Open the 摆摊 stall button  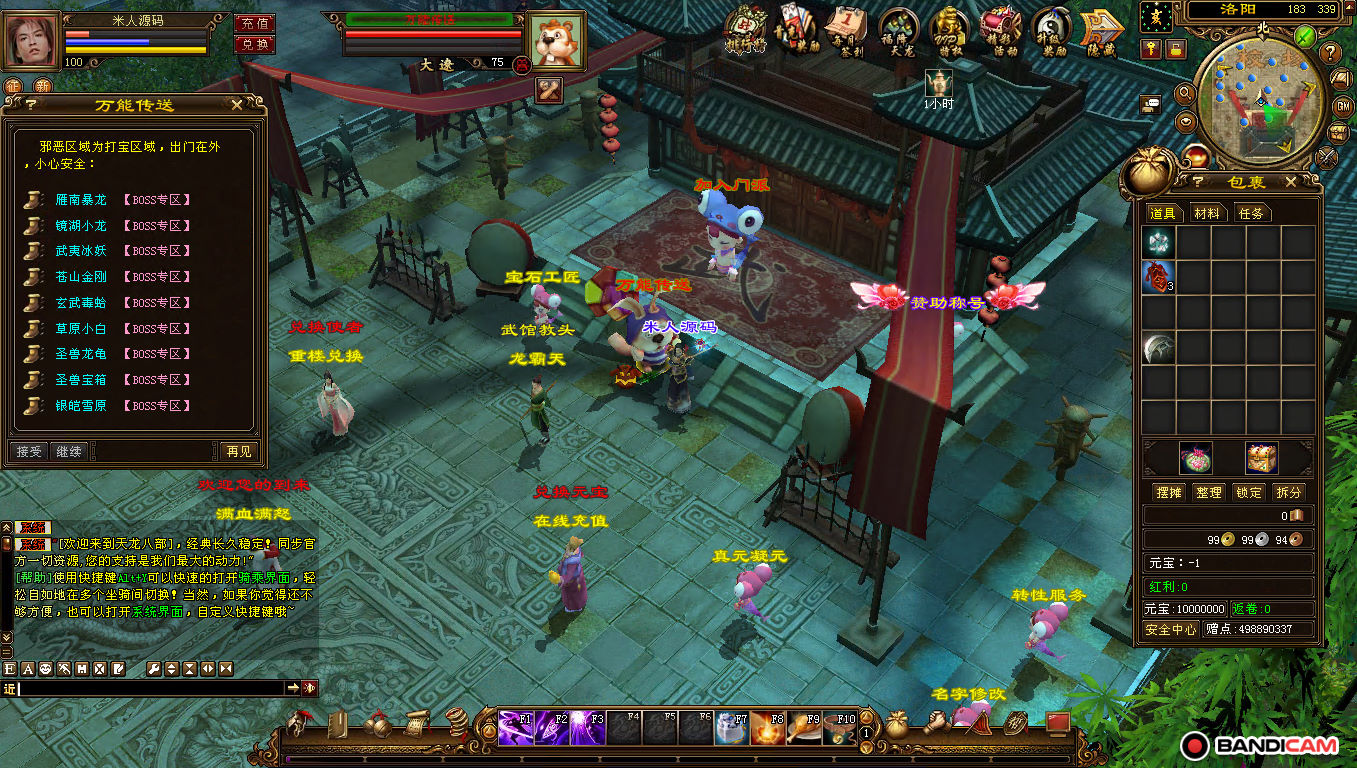click(x=1168, y=492)
